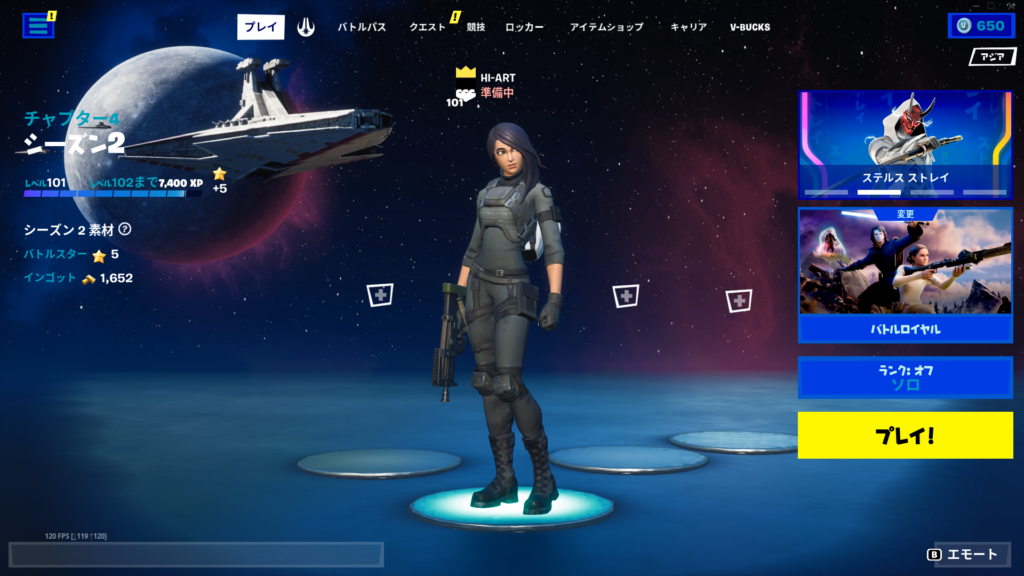Open the ステルス ストレイ featured banner

pos(905,143)
